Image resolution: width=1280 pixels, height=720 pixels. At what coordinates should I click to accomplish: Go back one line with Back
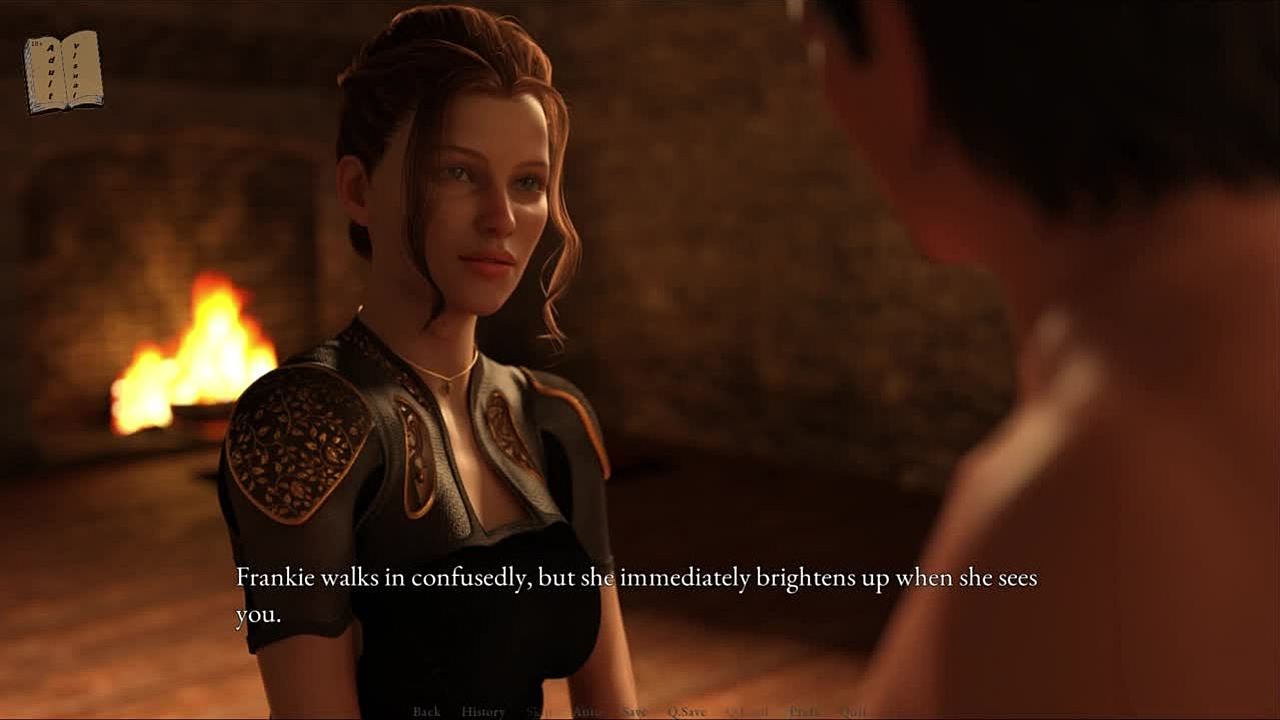[426, 711]
